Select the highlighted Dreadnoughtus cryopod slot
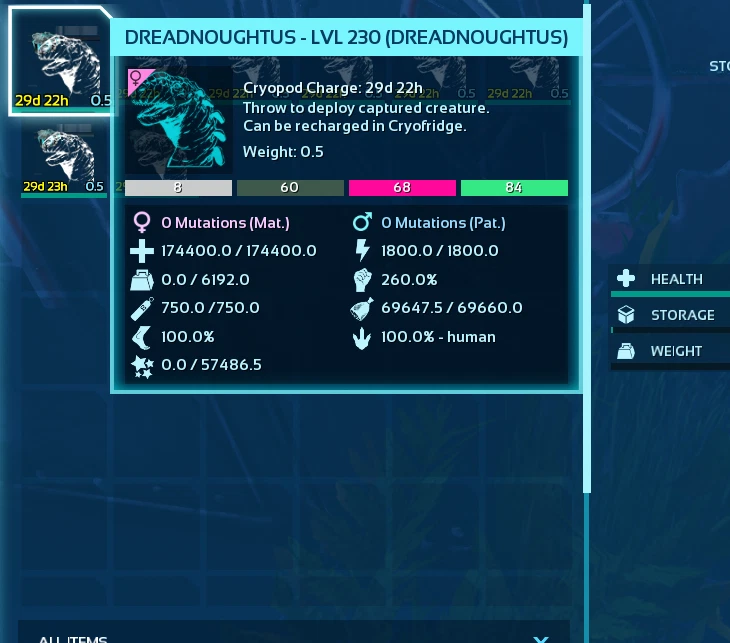This screenshot has width=730, height=643. pyautogui.click(x=62, y=62)
